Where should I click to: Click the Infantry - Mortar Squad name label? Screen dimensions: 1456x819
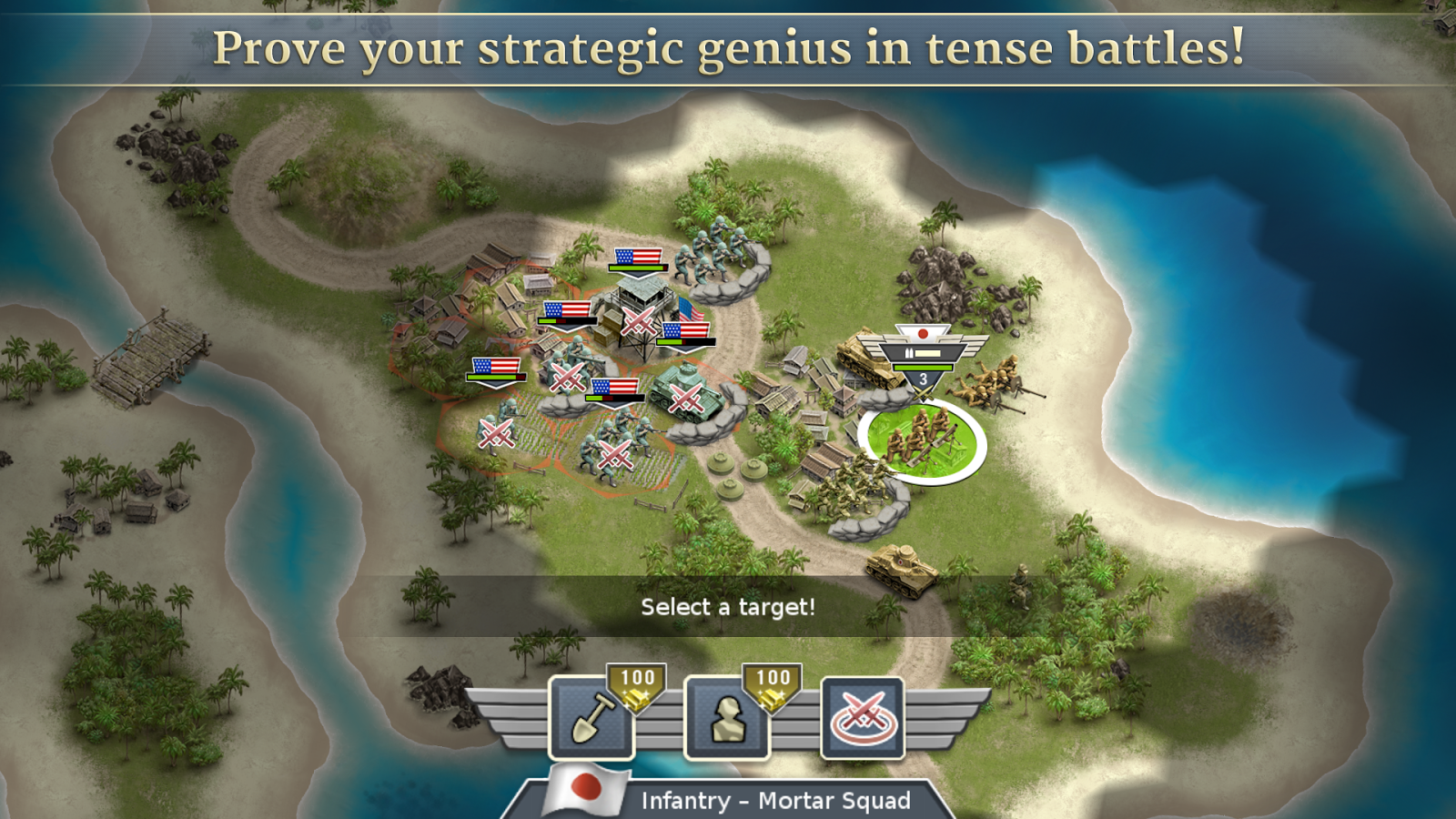click(778, 800)
